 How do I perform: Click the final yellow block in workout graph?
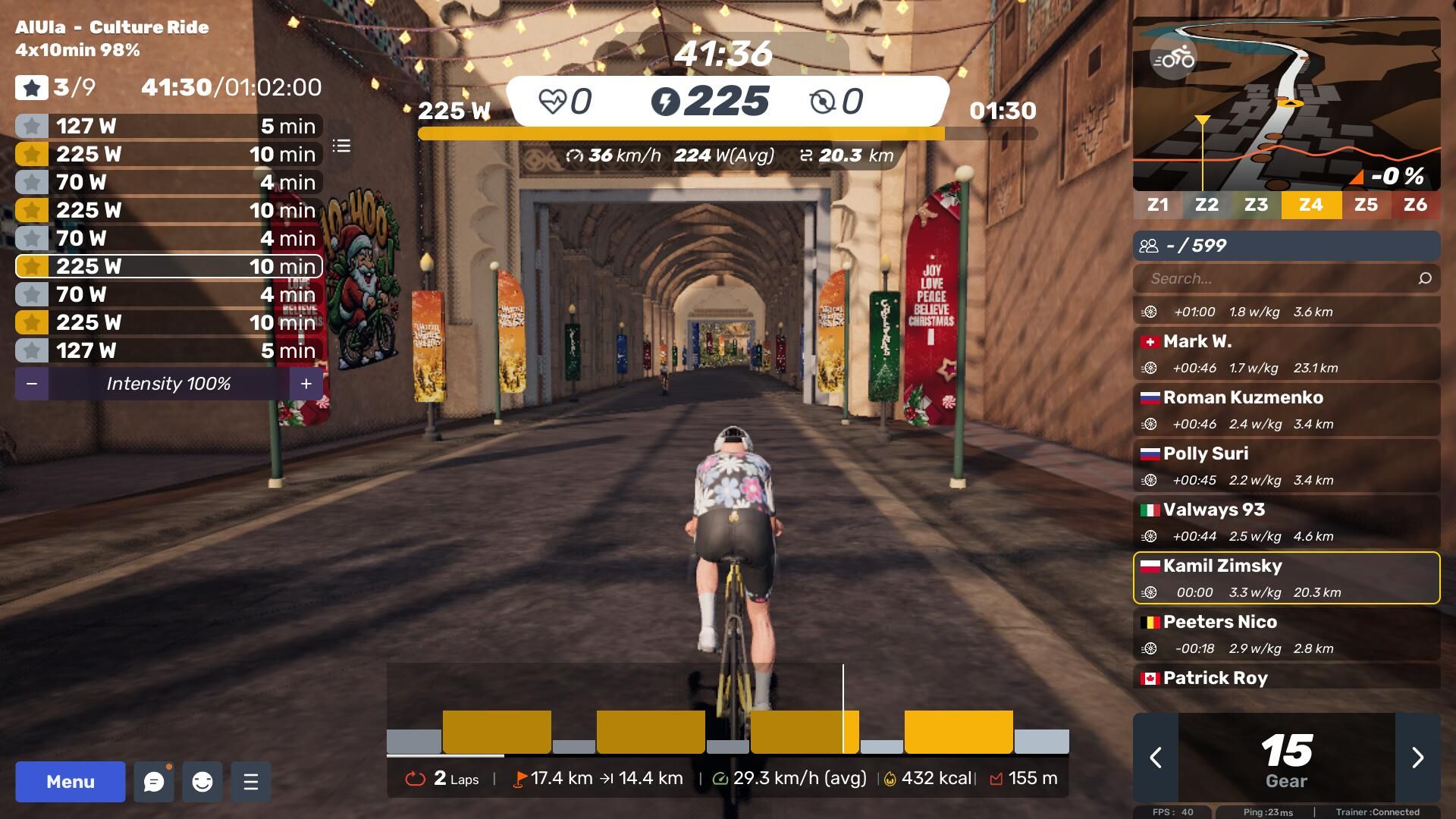click(x=959, y=732)
